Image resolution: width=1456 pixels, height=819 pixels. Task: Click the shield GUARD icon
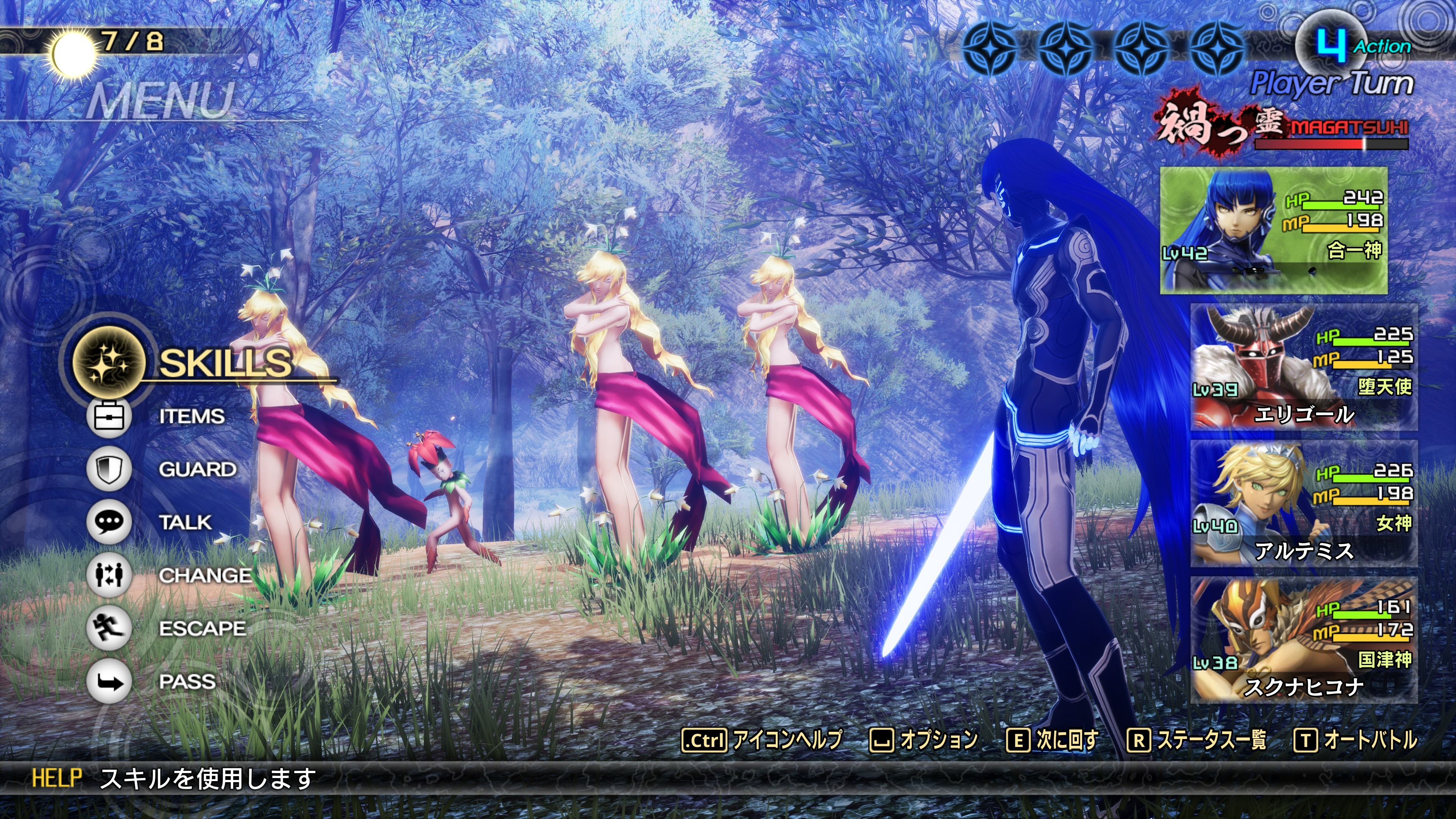point(108,469)
